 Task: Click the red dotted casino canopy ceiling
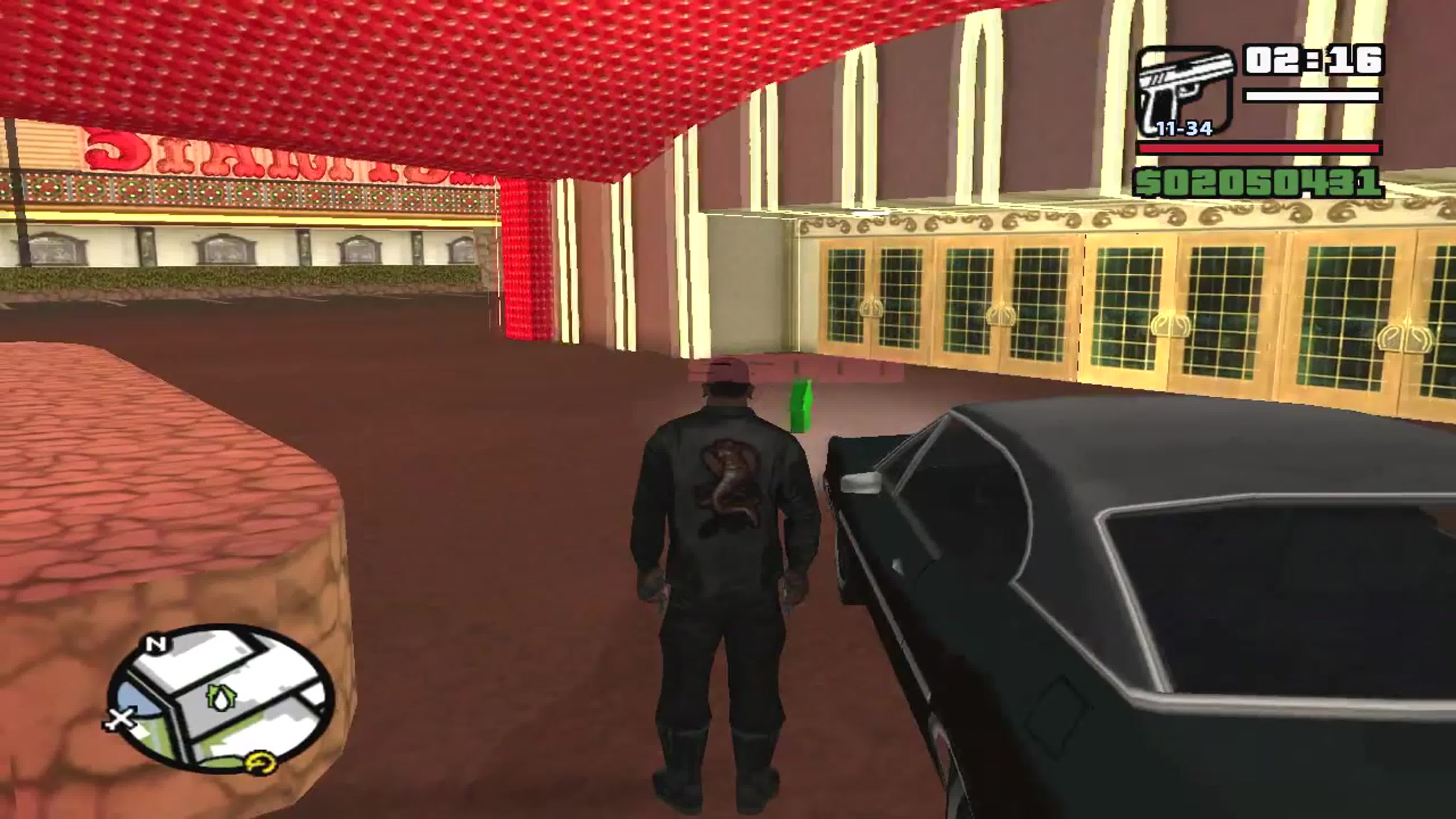[396, 68]
